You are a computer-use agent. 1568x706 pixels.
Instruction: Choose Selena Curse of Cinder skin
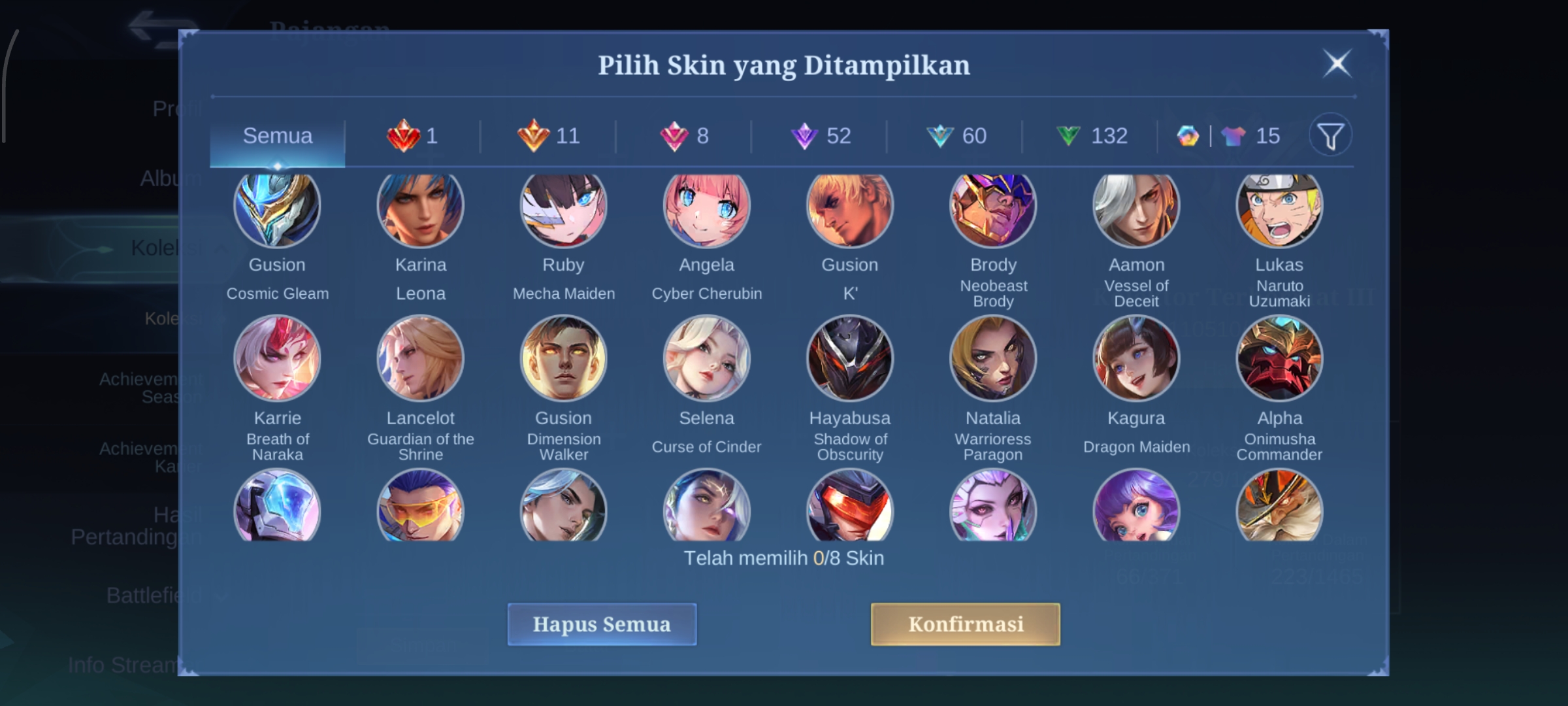pos(706,358)
